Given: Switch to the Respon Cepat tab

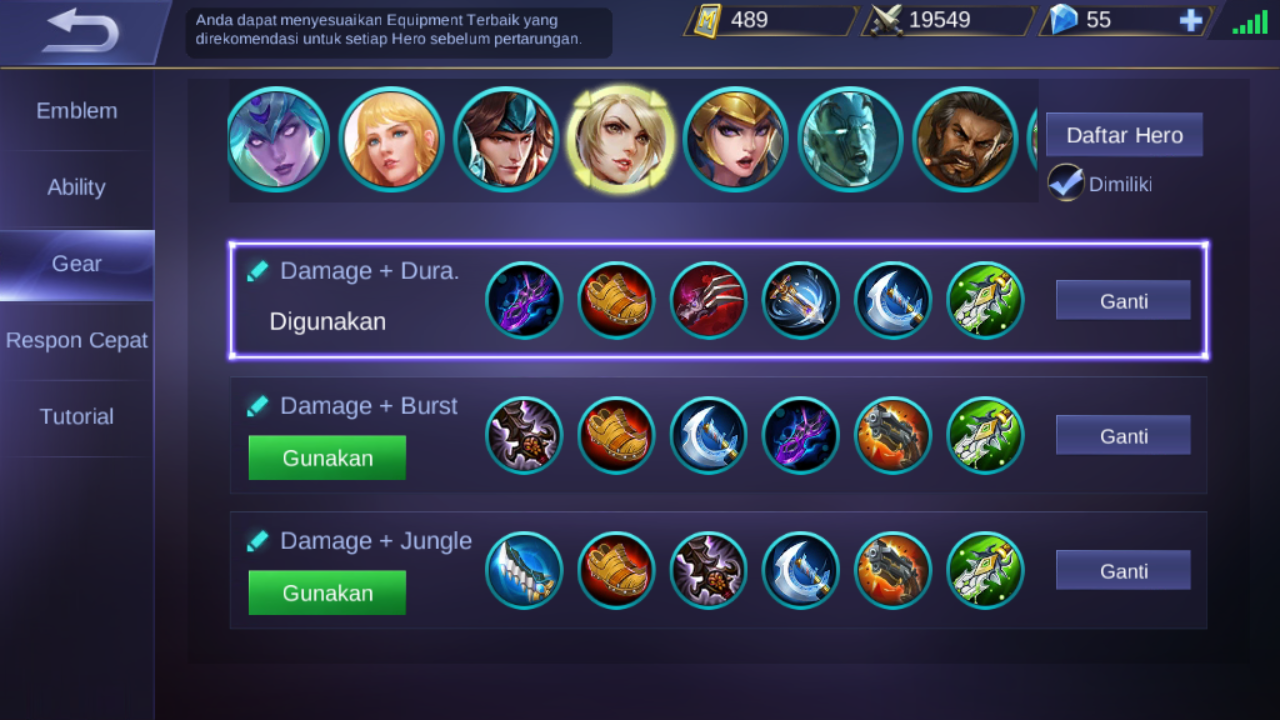Looking at the screenshot, I should pos(75,340).
